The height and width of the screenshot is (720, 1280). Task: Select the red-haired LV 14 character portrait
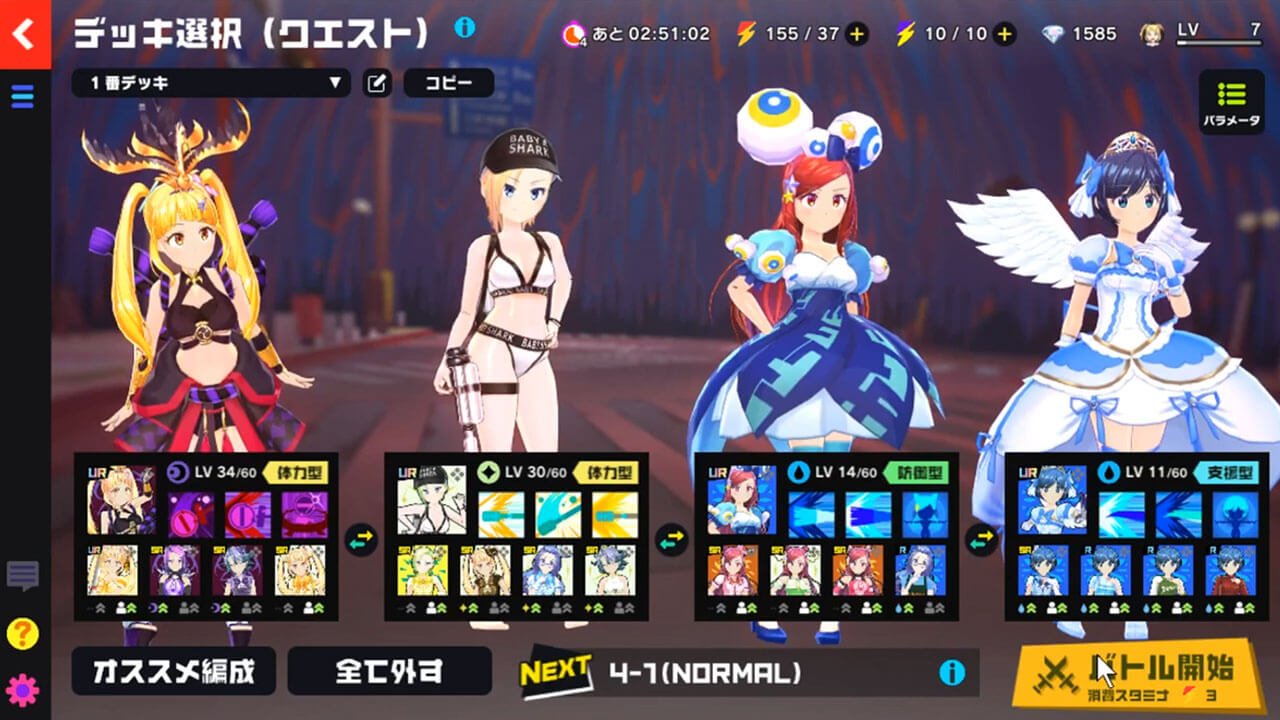(741, 500)
